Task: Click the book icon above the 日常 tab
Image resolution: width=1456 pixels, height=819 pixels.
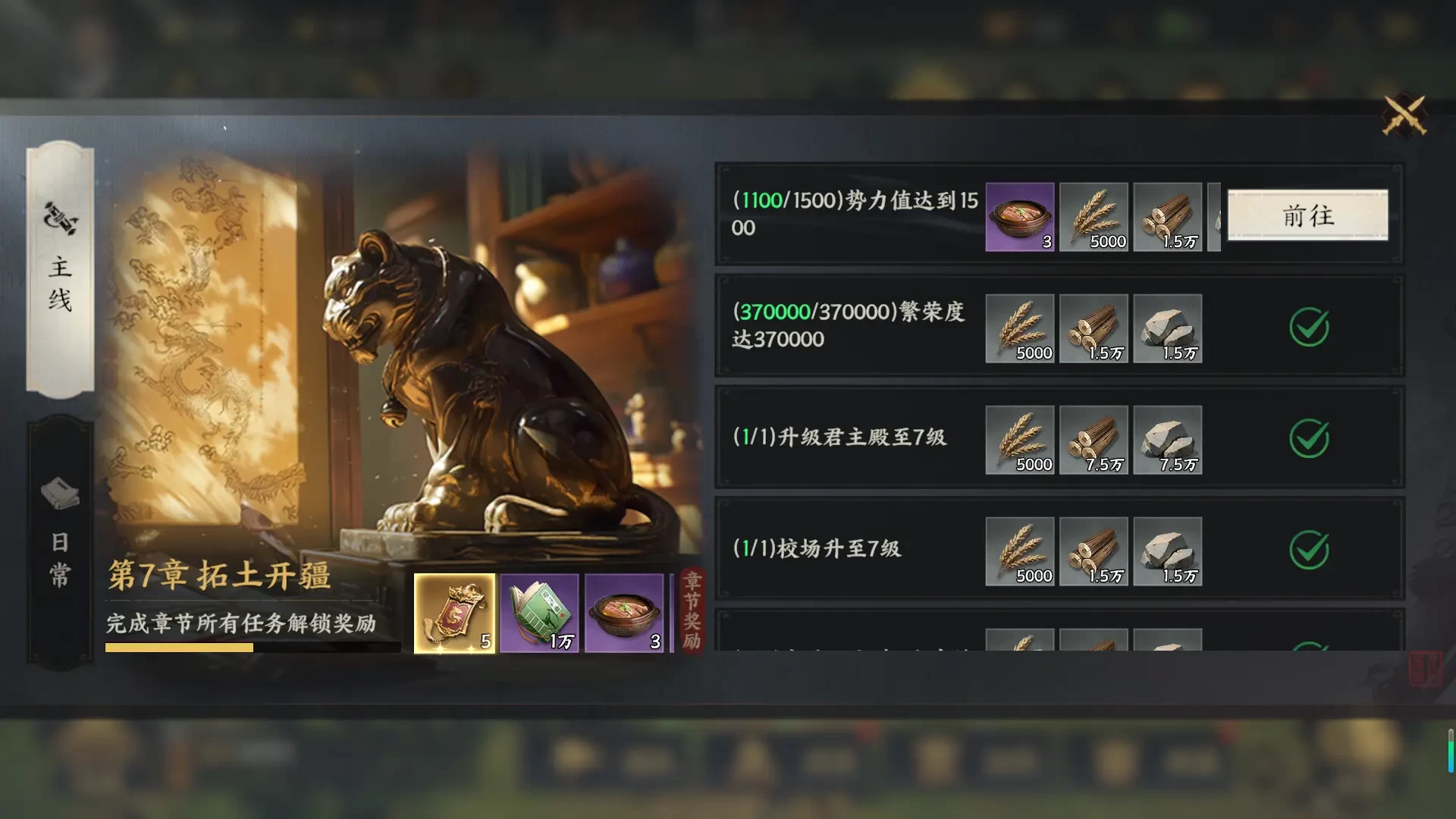Action: pos(61,491)
